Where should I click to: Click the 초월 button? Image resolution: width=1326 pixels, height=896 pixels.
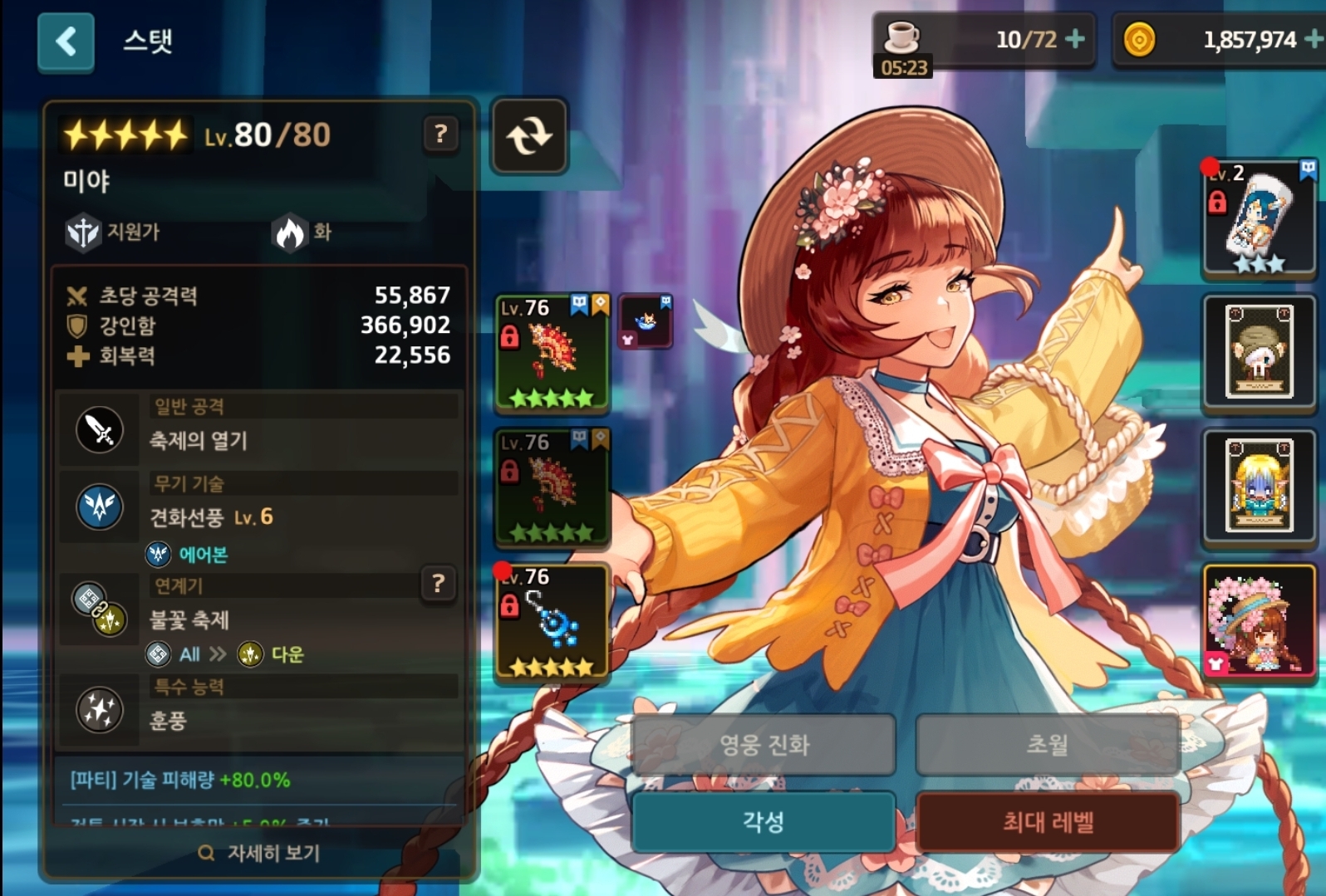tap(1048, 745)
